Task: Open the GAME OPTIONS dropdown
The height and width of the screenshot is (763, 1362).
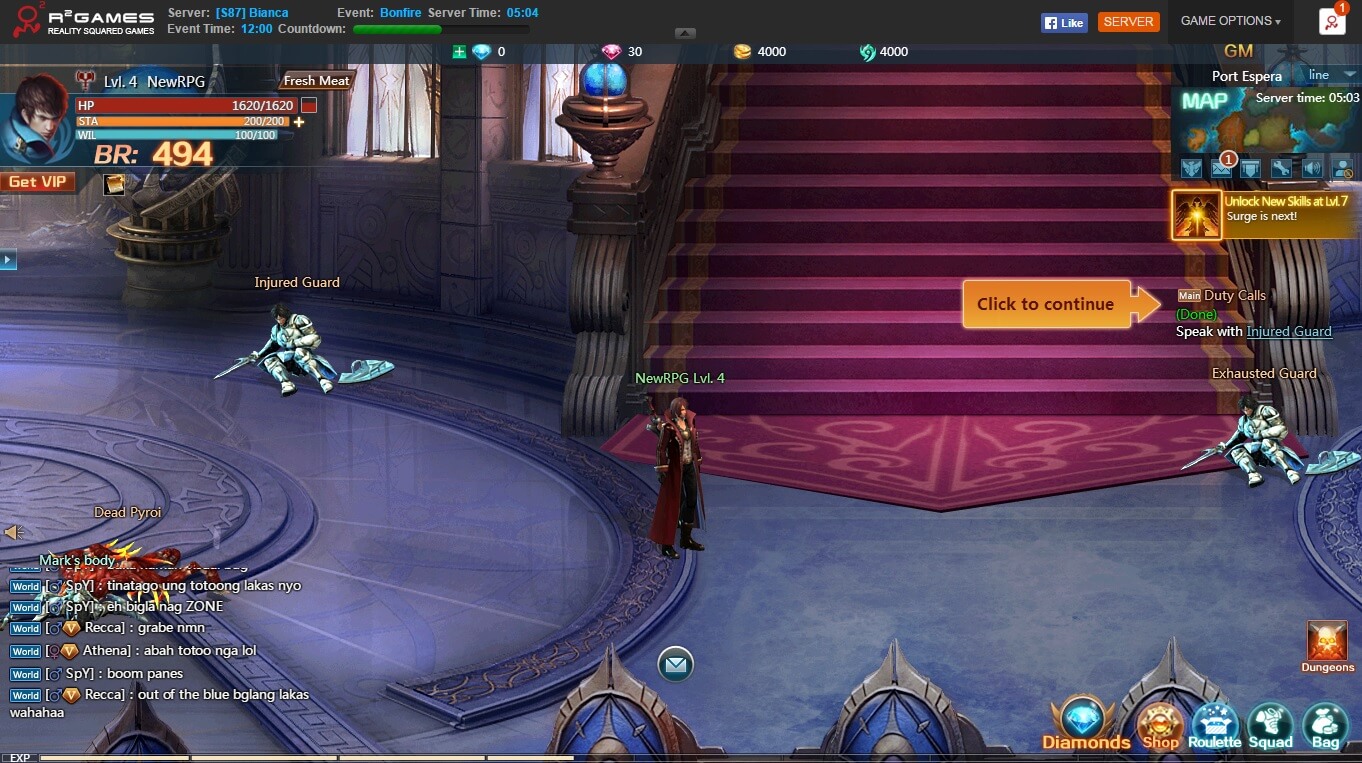Action: point(1230,21)
